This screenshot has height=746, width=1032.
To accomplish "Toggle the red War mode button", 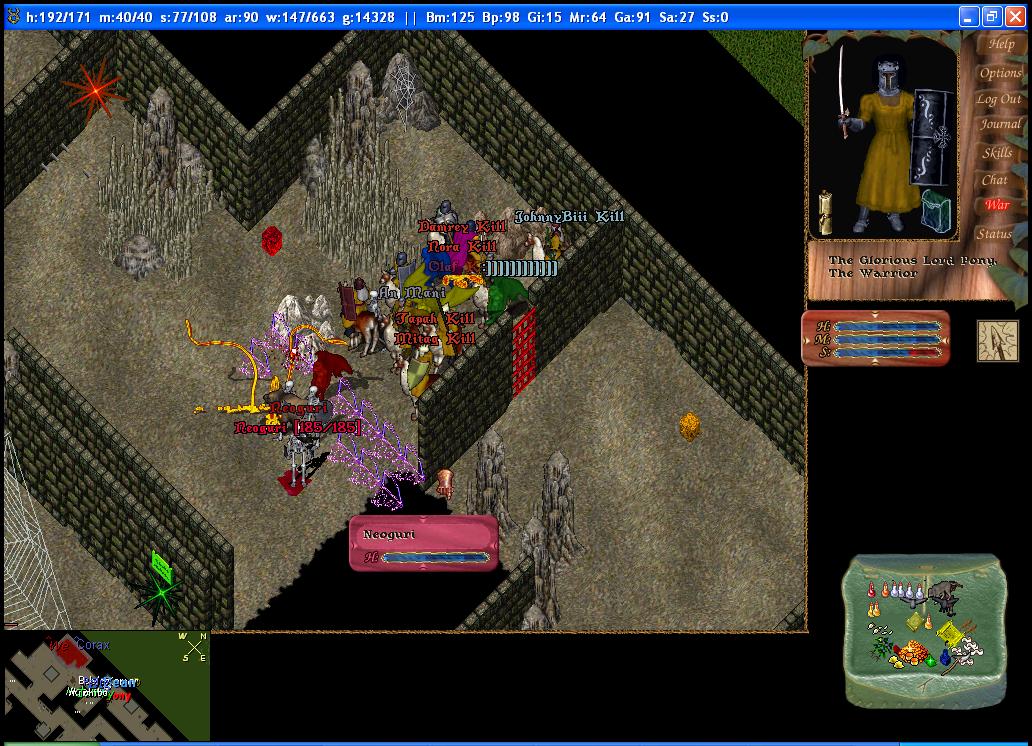I will click(997, 205).
